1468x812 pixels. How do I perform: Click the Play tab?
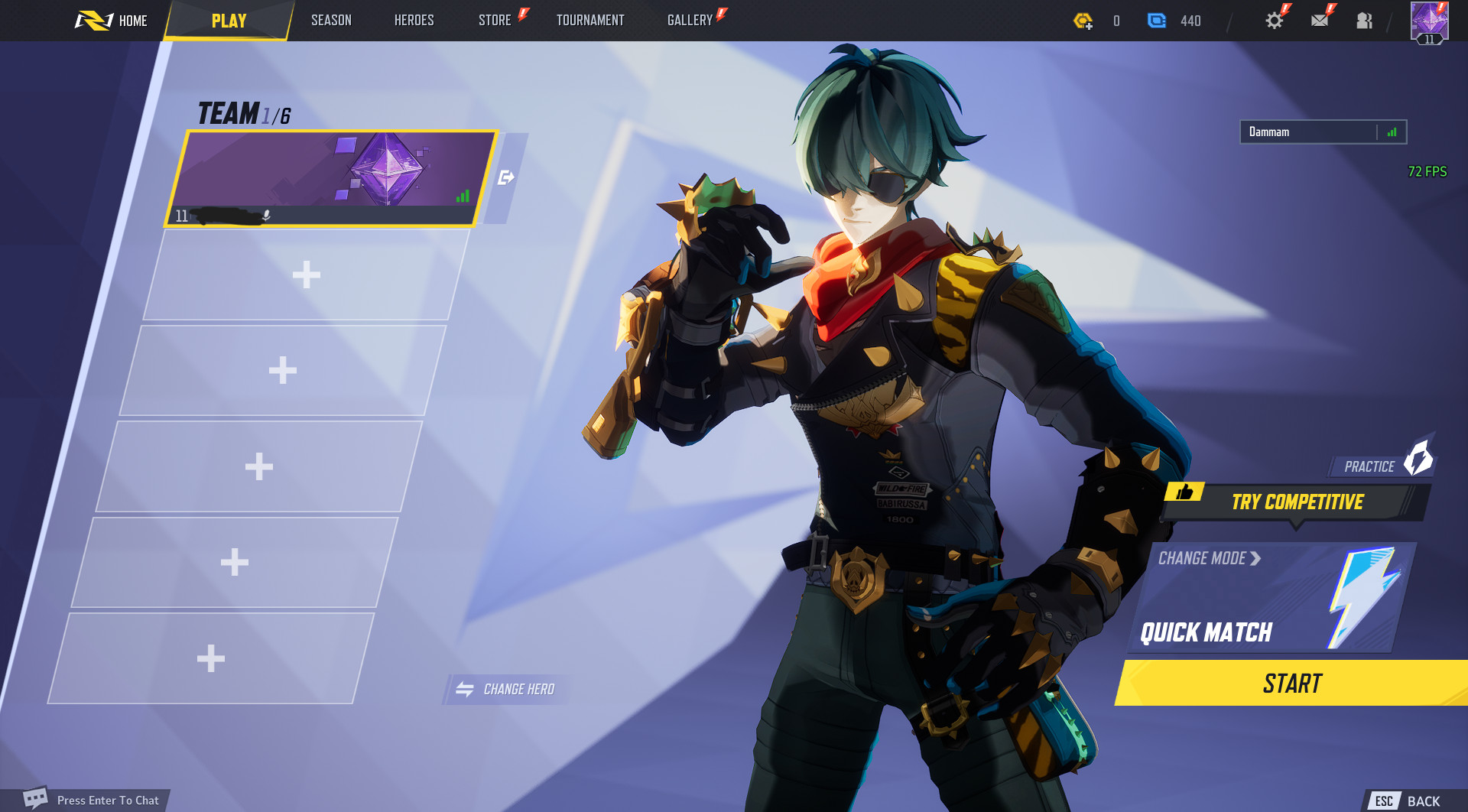[229, 21]
